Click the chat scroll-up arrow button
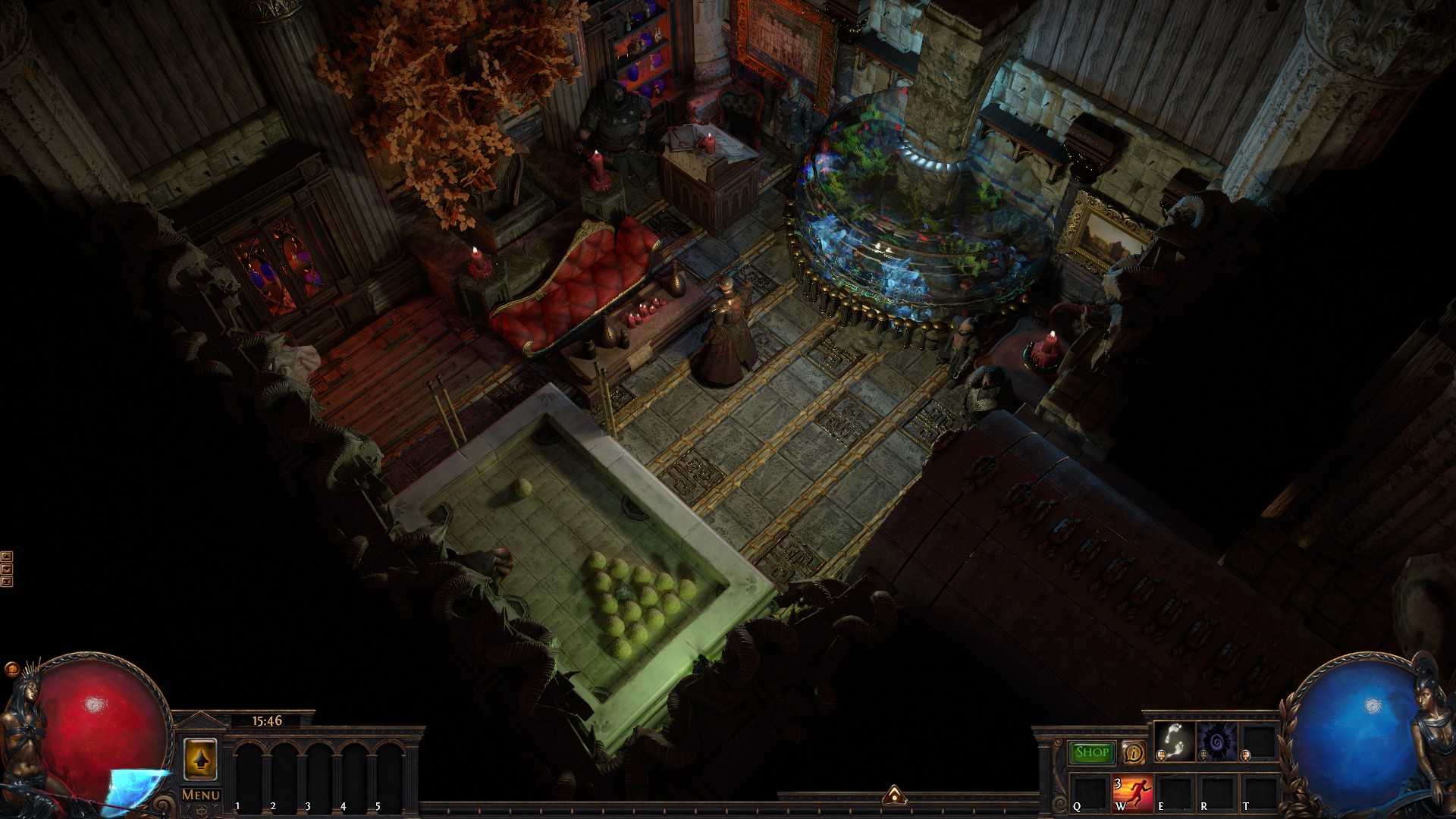Image resolution: width=1456 pixels, height=819 pixels. (x=7, y=557)
